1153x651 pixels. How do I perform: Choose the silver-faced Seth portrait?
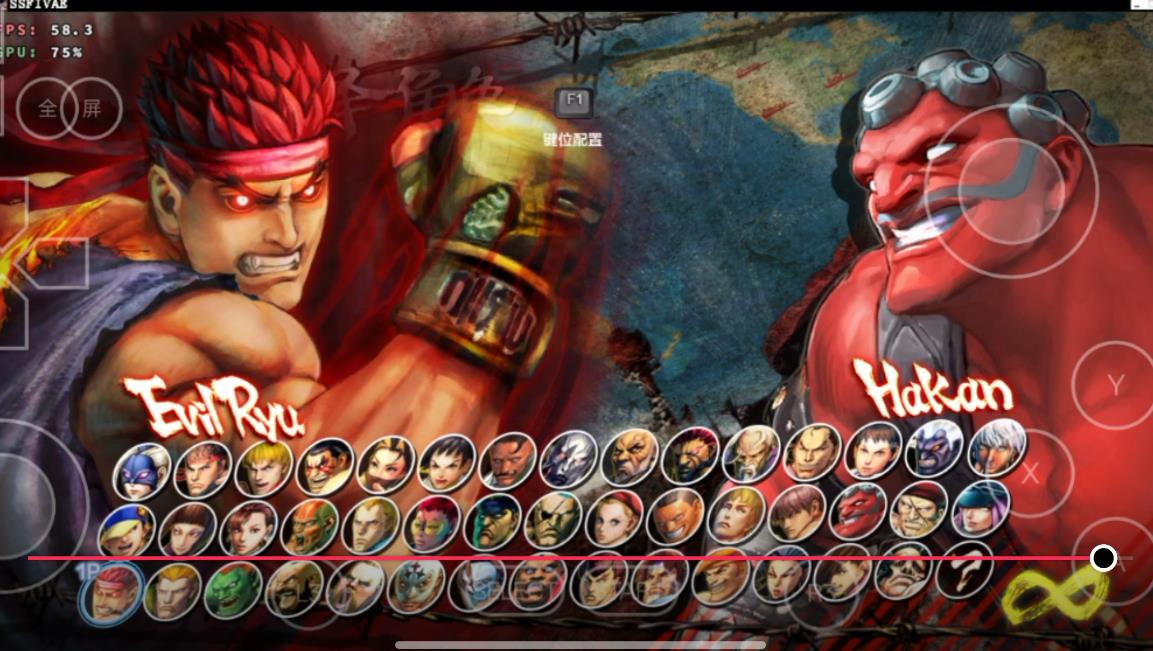coord(569,460)
